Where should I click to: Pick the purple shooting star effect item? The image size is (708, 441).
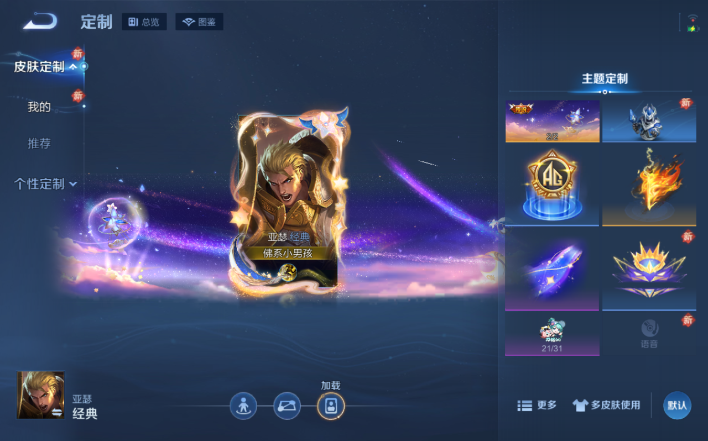coord(553,269)
